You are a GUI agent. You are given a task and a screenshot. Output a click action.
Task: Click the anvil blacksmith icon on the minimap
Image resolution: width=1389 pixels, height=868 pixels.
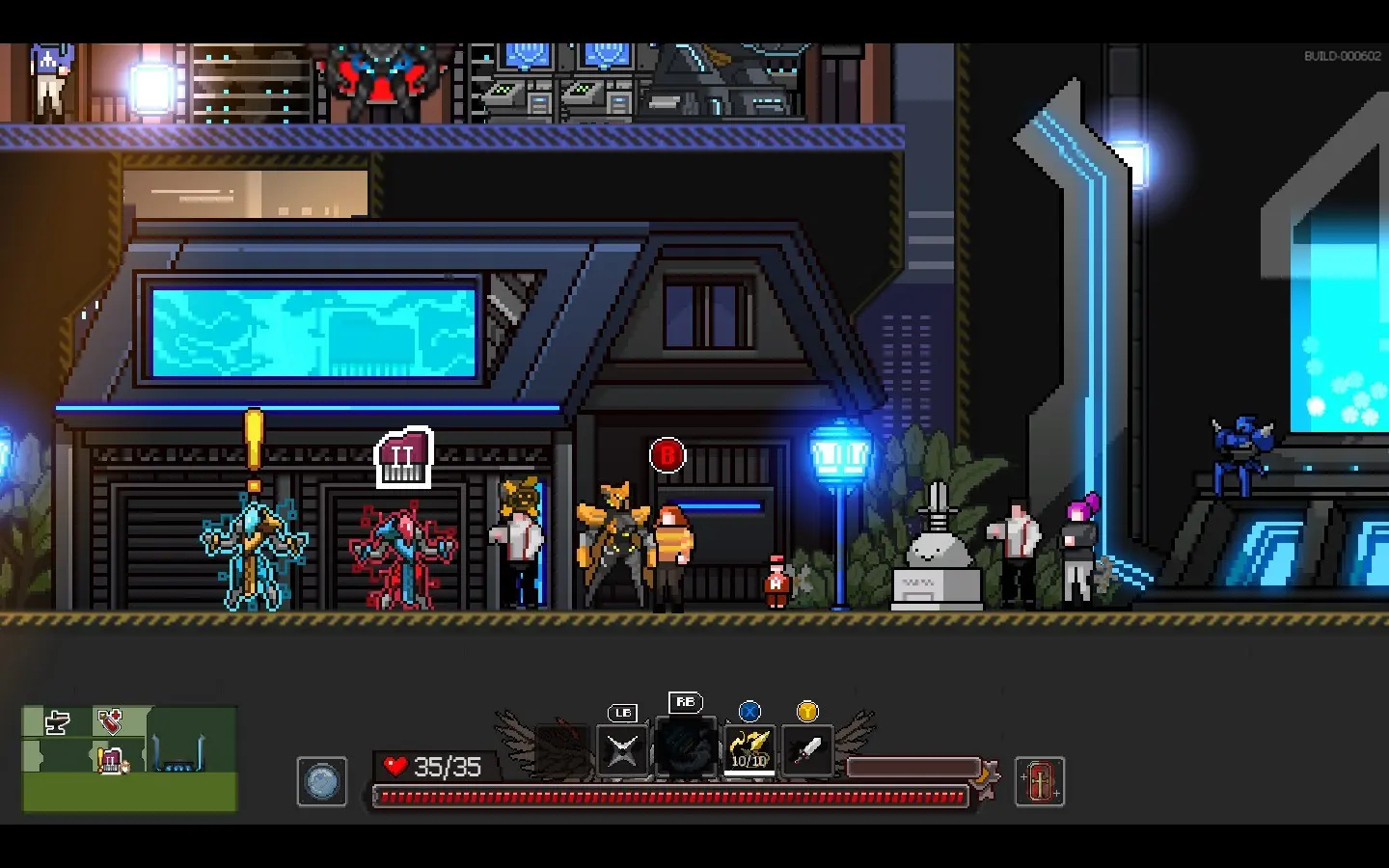(x=56, y=722)
